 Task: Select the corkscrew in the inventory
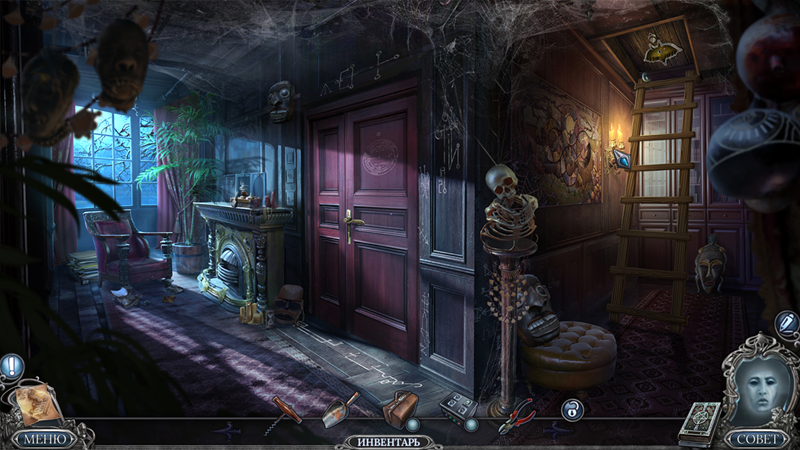pyautogui.click(x=284, y=411)
